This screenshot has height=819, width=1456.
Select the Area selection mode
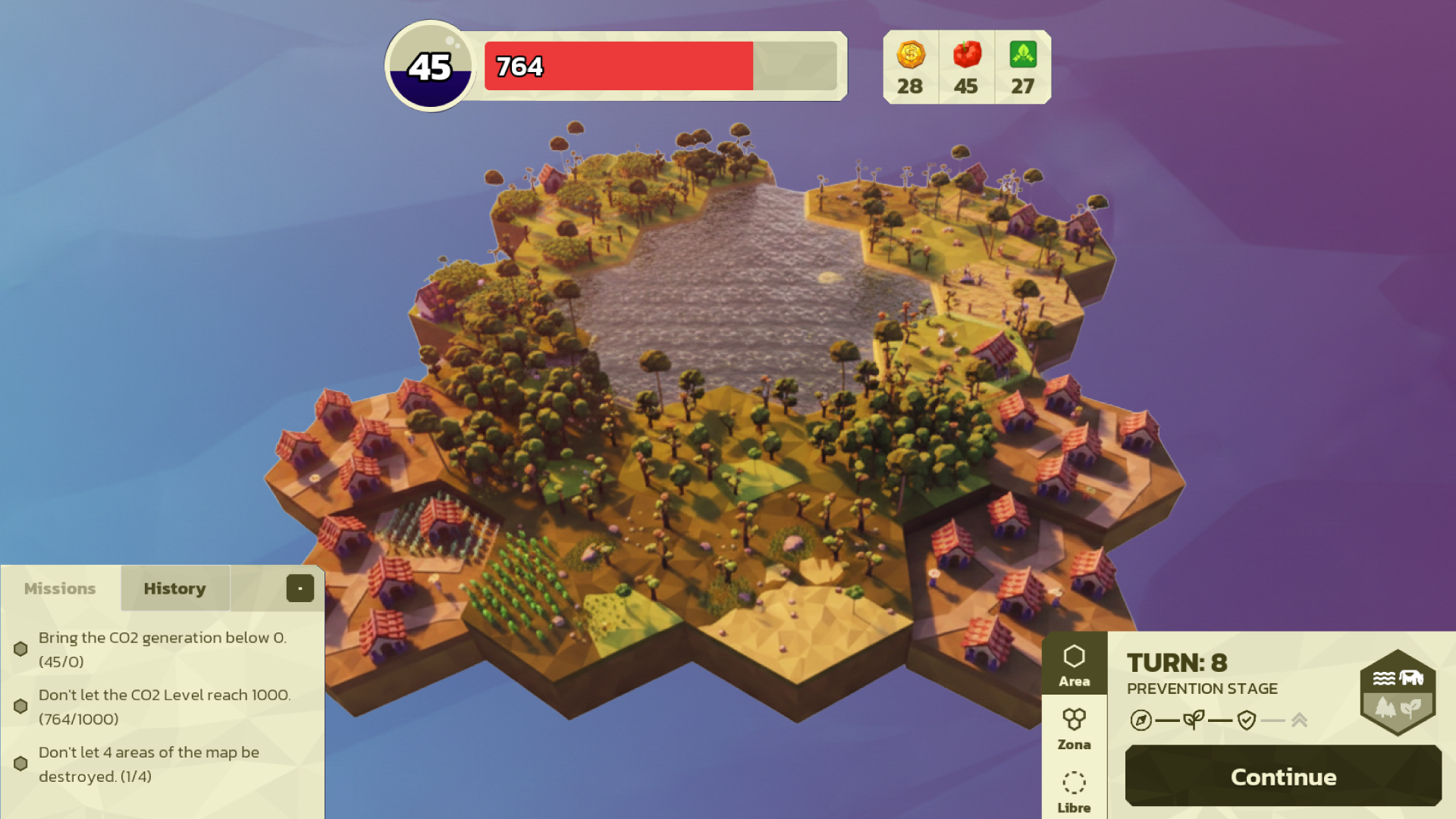[1074, 664]
